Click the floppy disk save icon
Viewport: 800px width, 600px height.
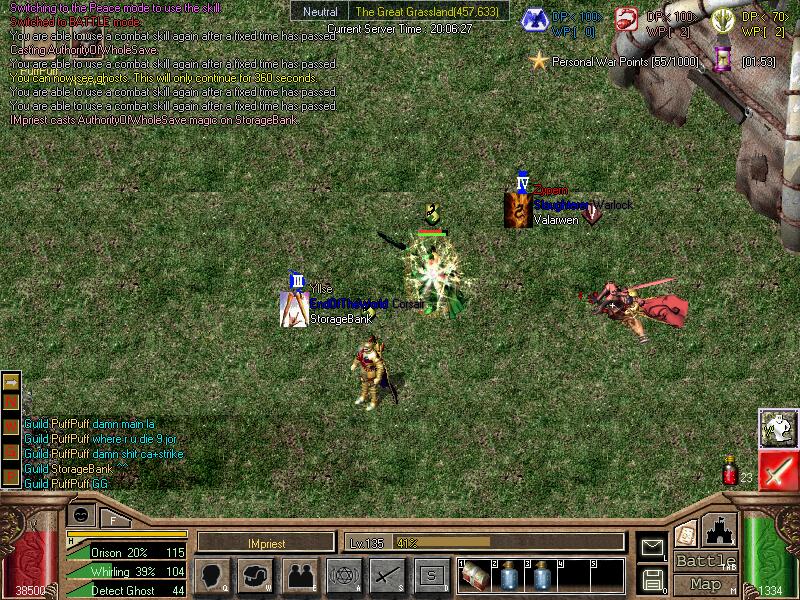[x=652, y=578]
